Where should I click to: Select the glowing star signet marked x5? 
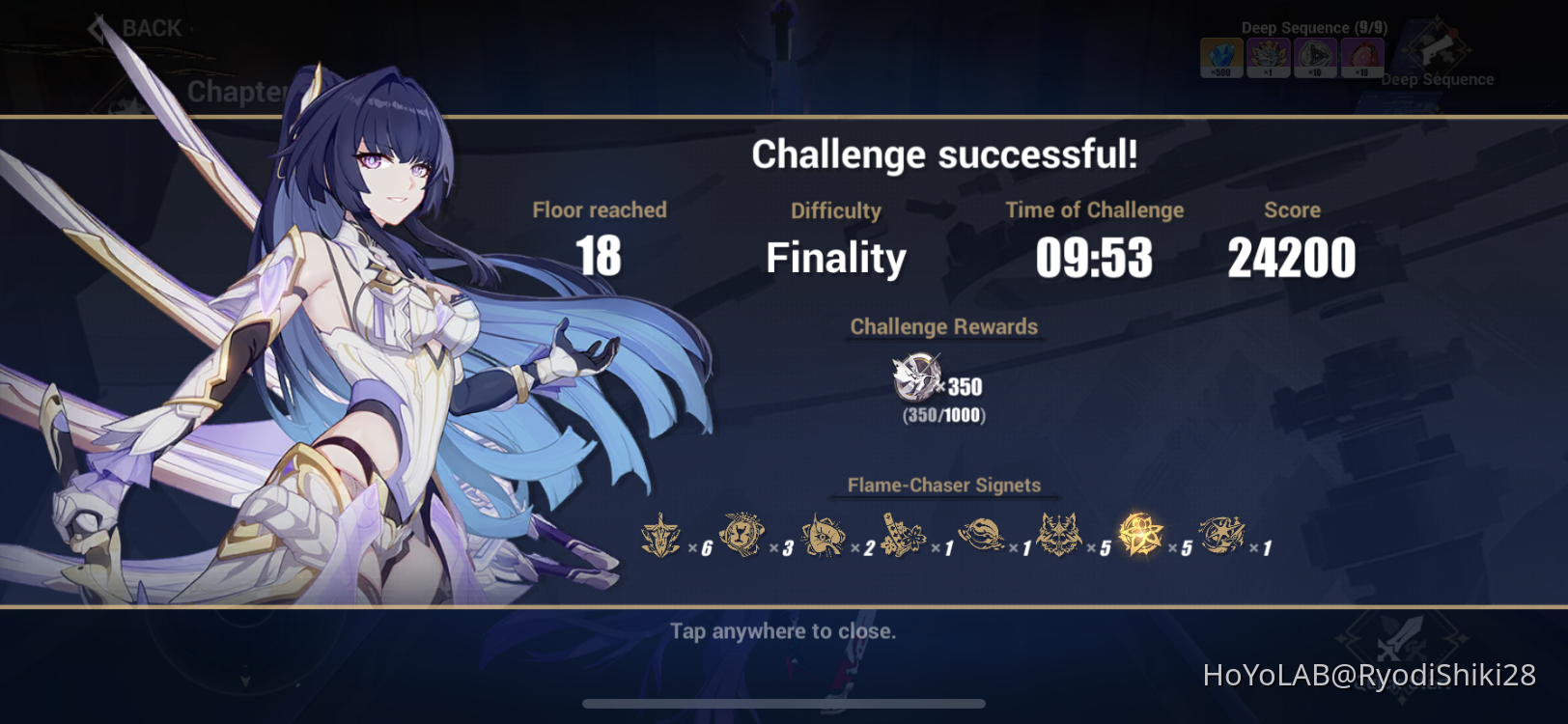(x=1142, y=534)
